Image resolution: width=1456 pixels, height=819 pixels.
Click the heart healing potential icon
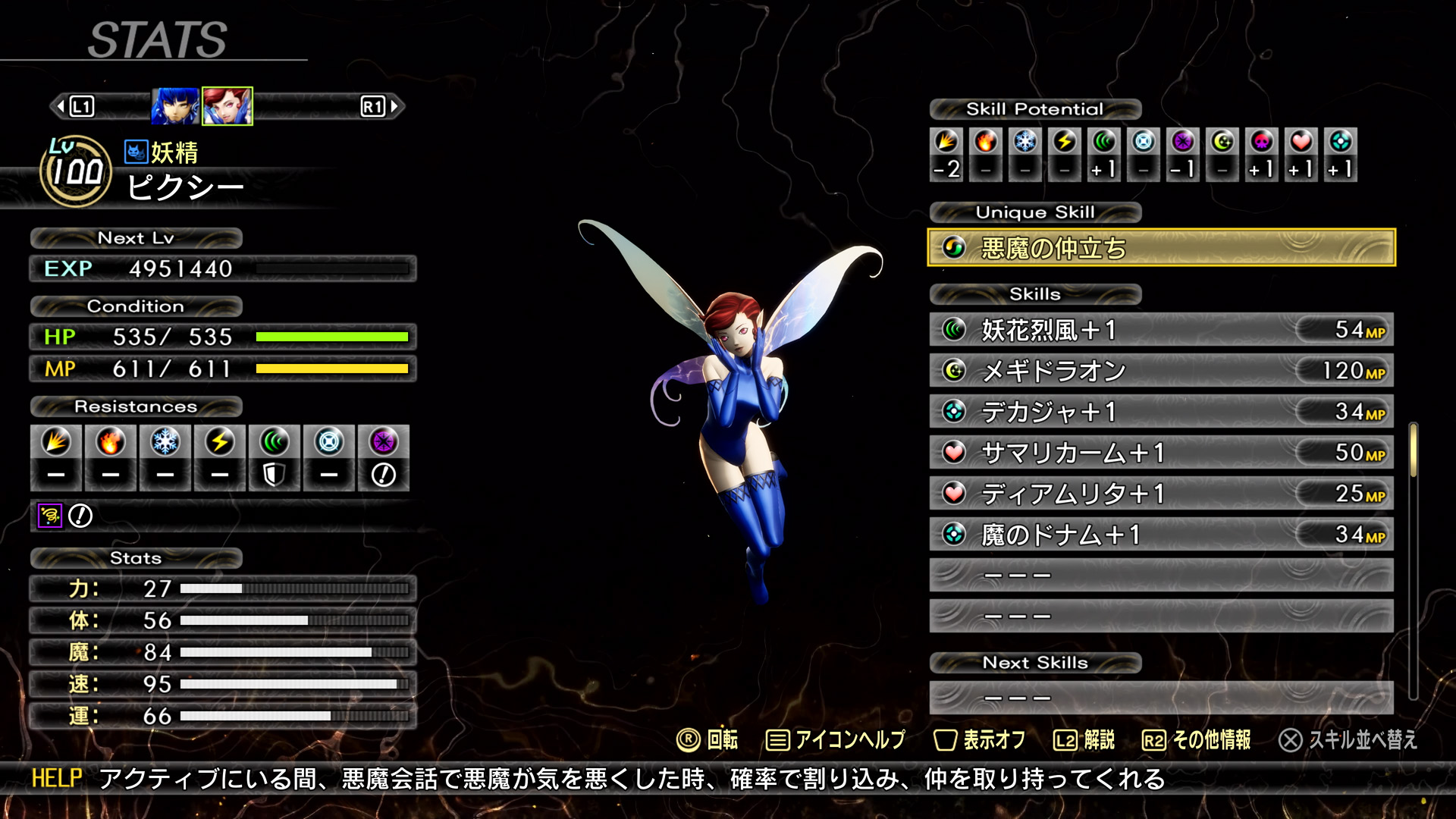point(1301,142)
